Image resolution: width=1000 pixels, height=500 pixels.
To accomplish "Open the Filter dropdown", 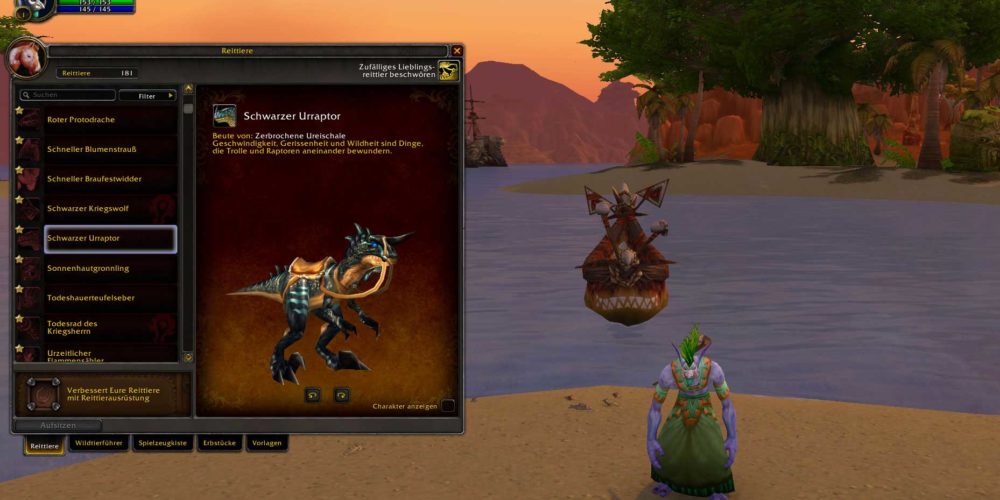I will click(148, 96).
